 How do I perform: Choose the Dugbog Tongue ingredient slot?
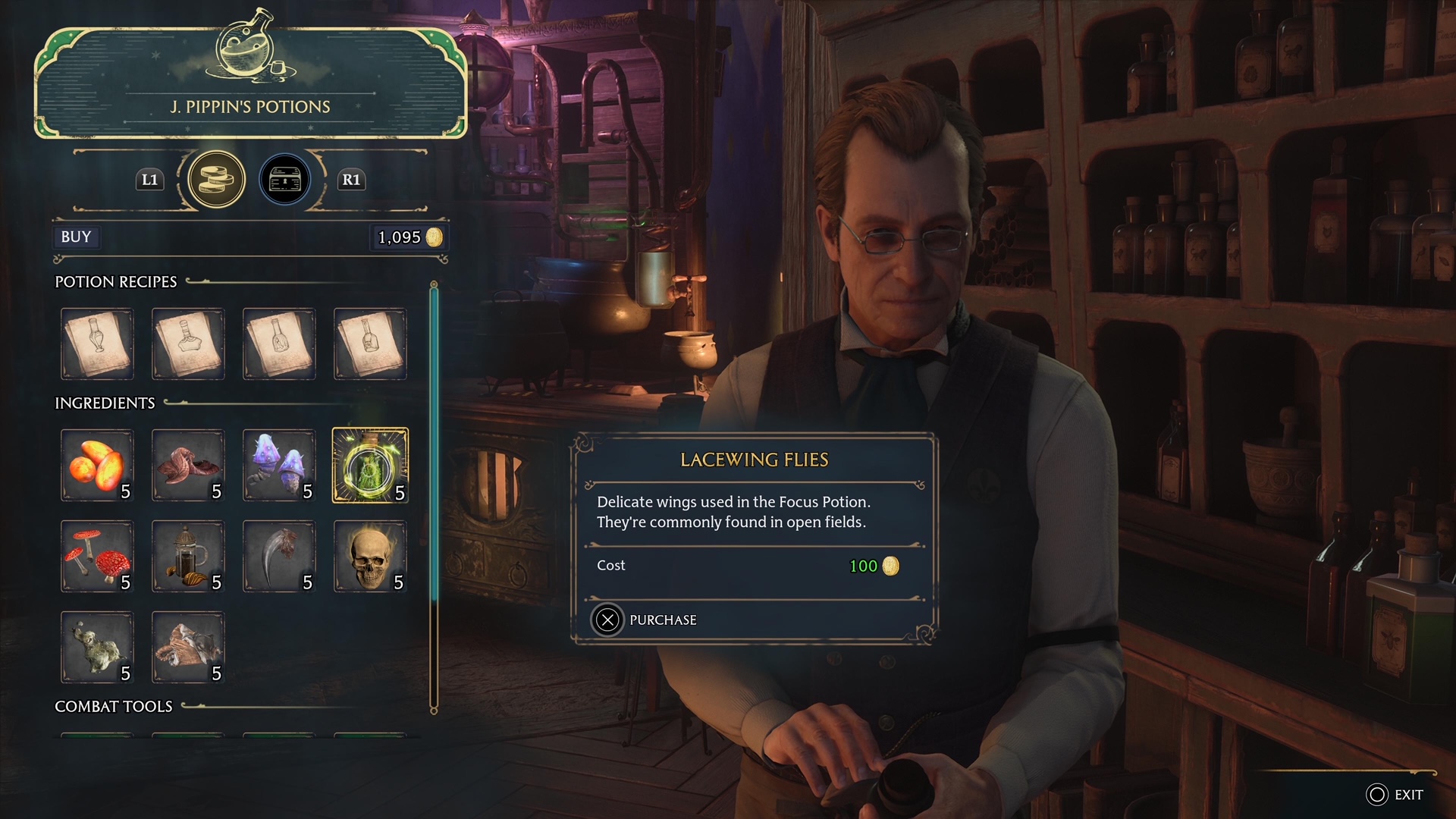[188, 465]
